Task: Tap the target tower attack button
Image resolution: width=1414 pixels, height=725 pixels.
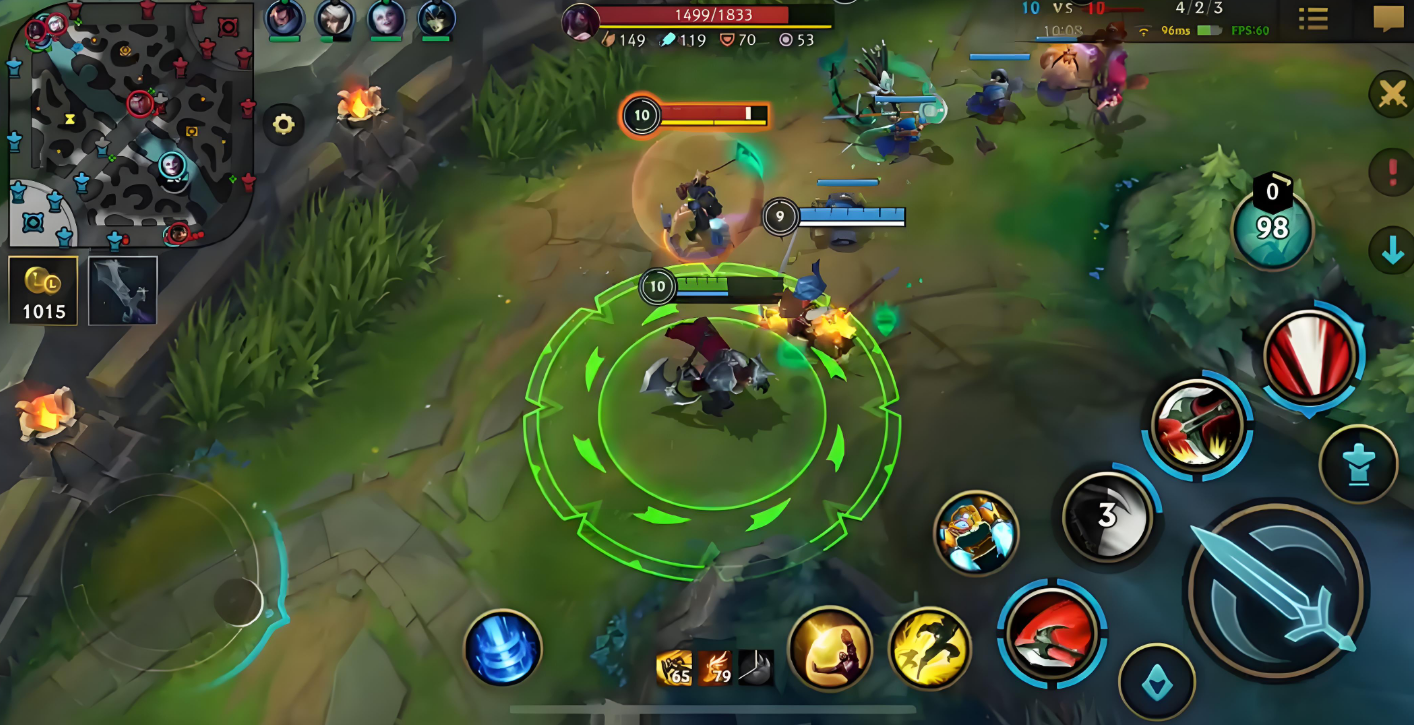Action: coord(1357,464)
